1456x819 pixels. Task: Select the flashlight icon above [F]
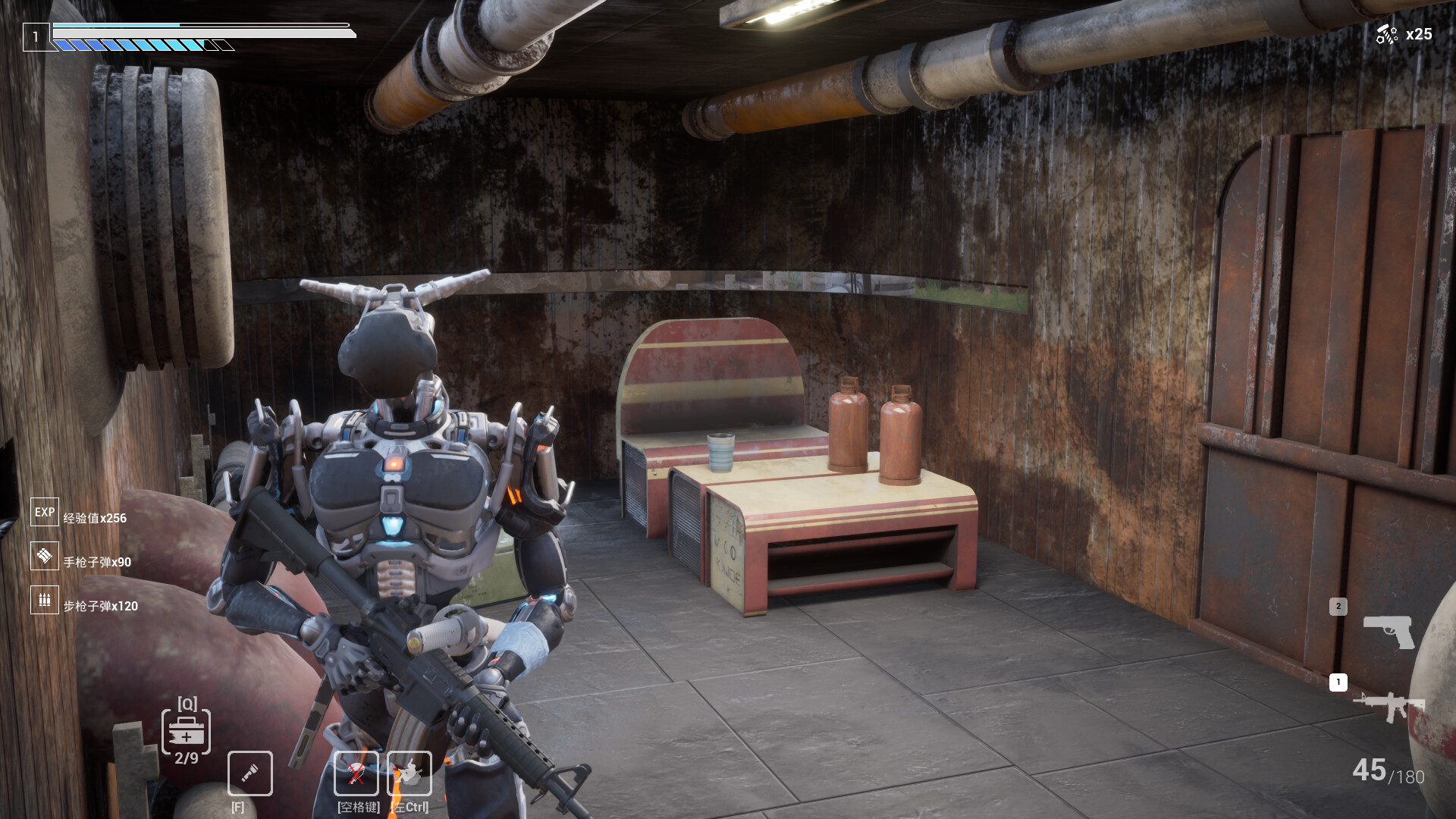click(x=250, y=773)
